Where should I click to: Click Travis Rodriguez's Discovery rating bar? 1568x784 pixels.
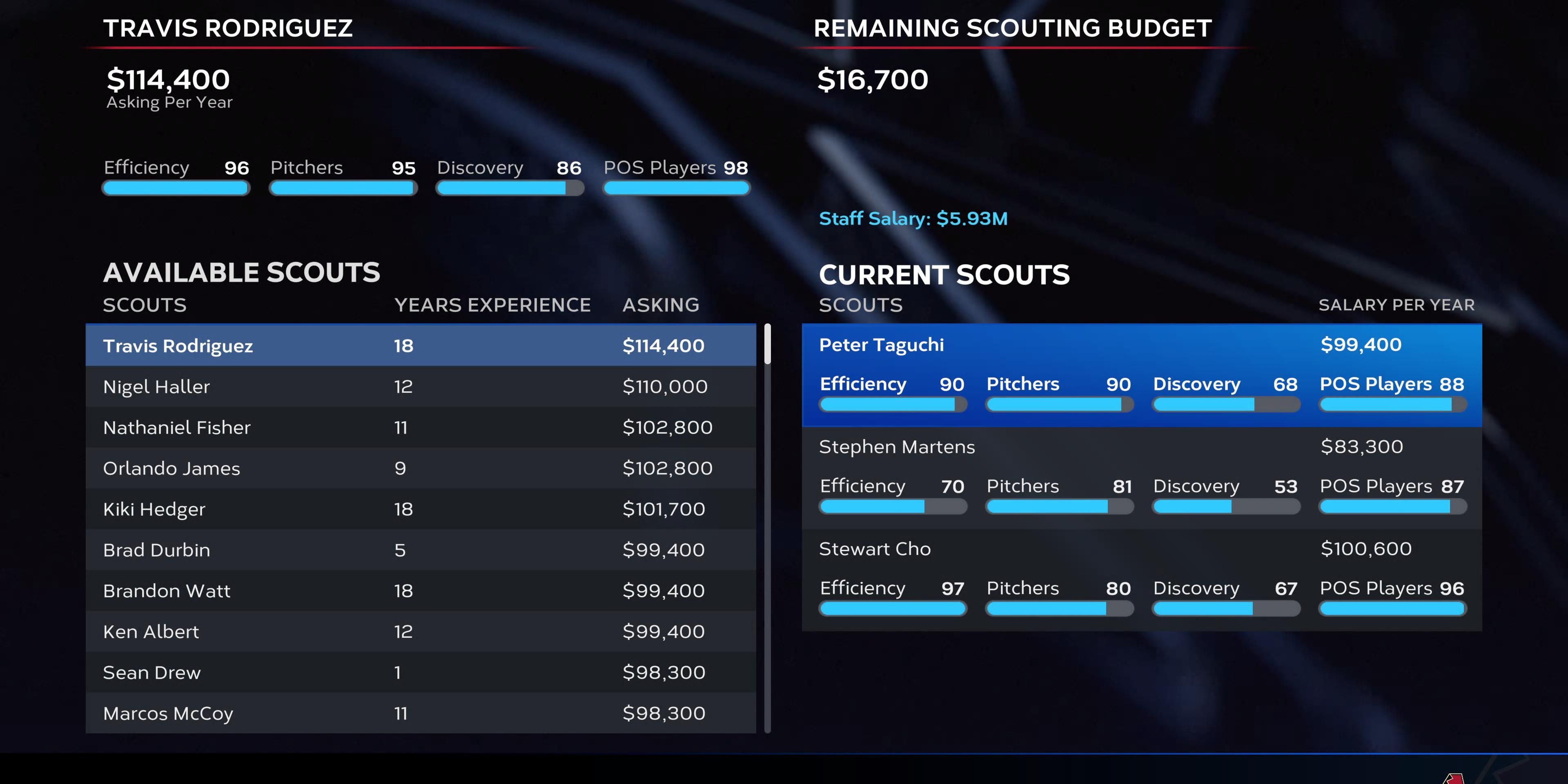tap(510, 188)
